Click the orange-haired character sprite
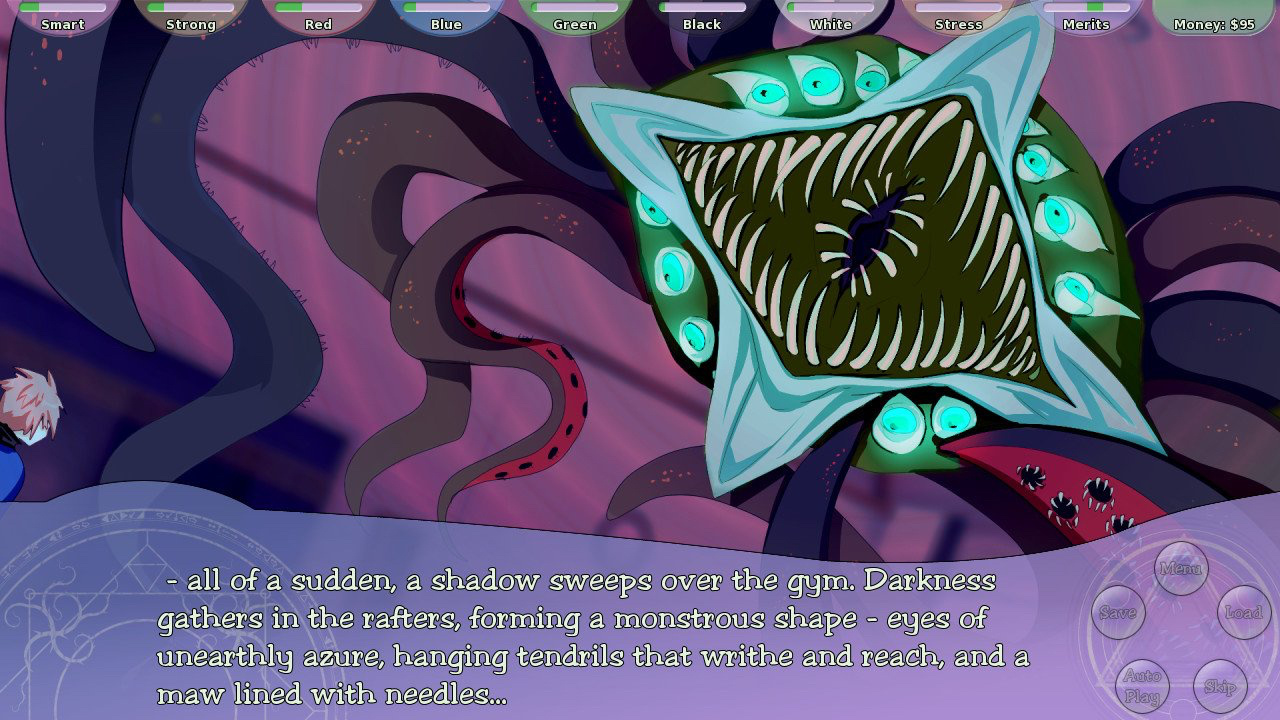1280x720 pixels. (25, 420)
